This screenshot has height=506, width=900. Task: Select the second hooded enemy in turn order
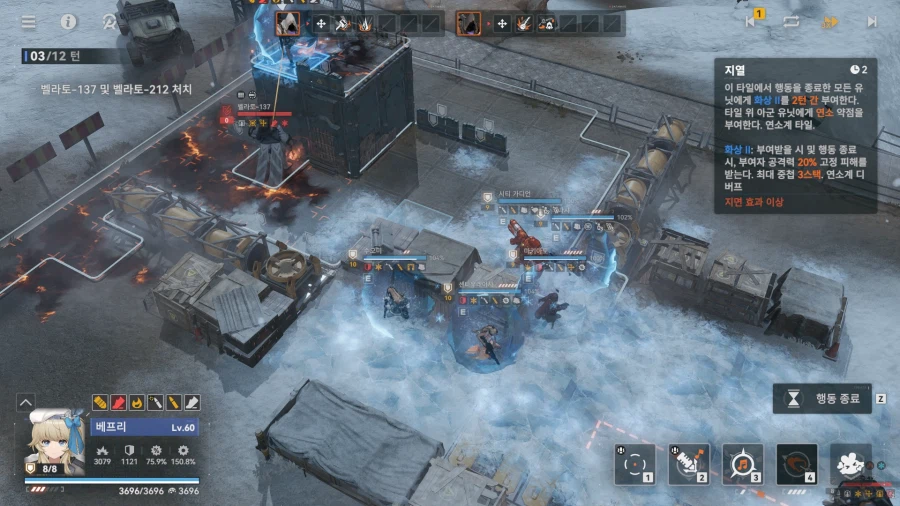click(469, 23)
